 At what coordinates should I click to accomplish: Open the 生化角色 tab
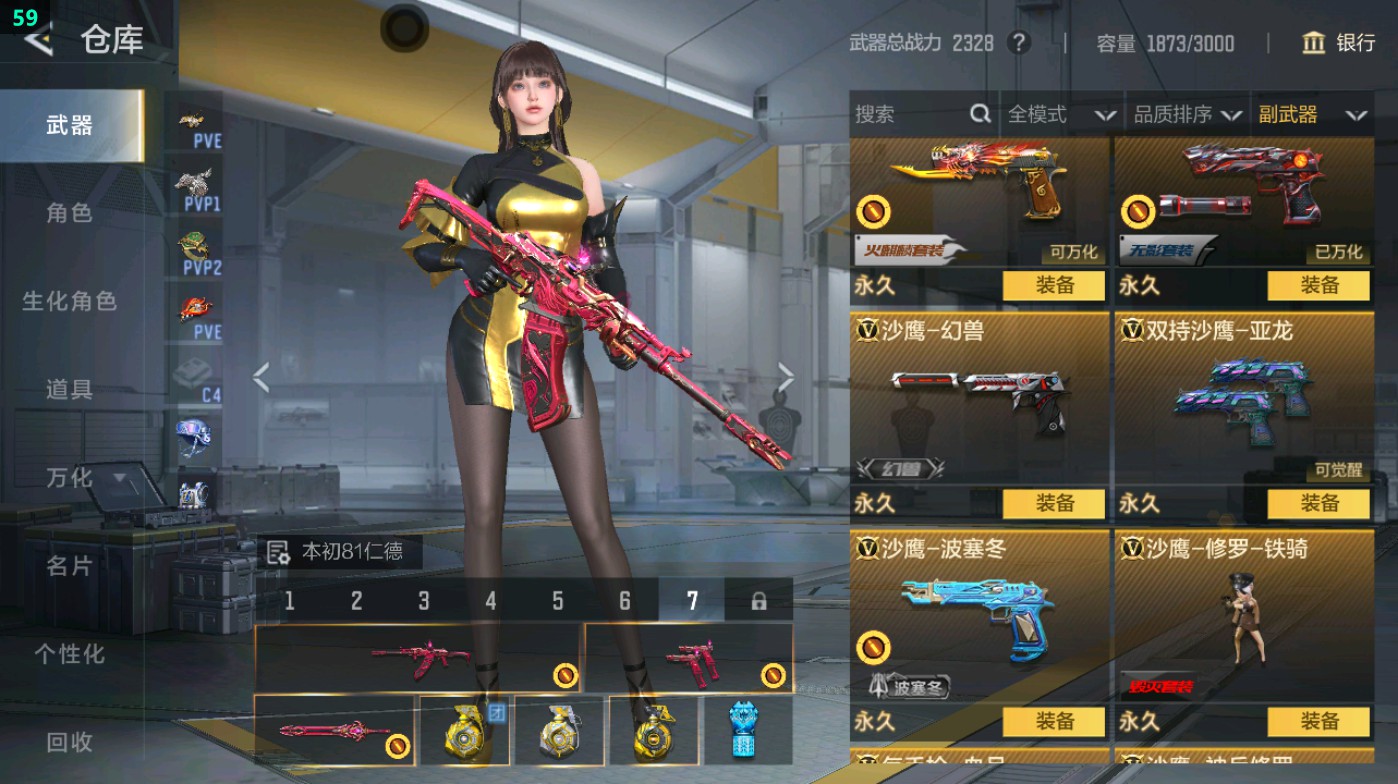point(69,301)
